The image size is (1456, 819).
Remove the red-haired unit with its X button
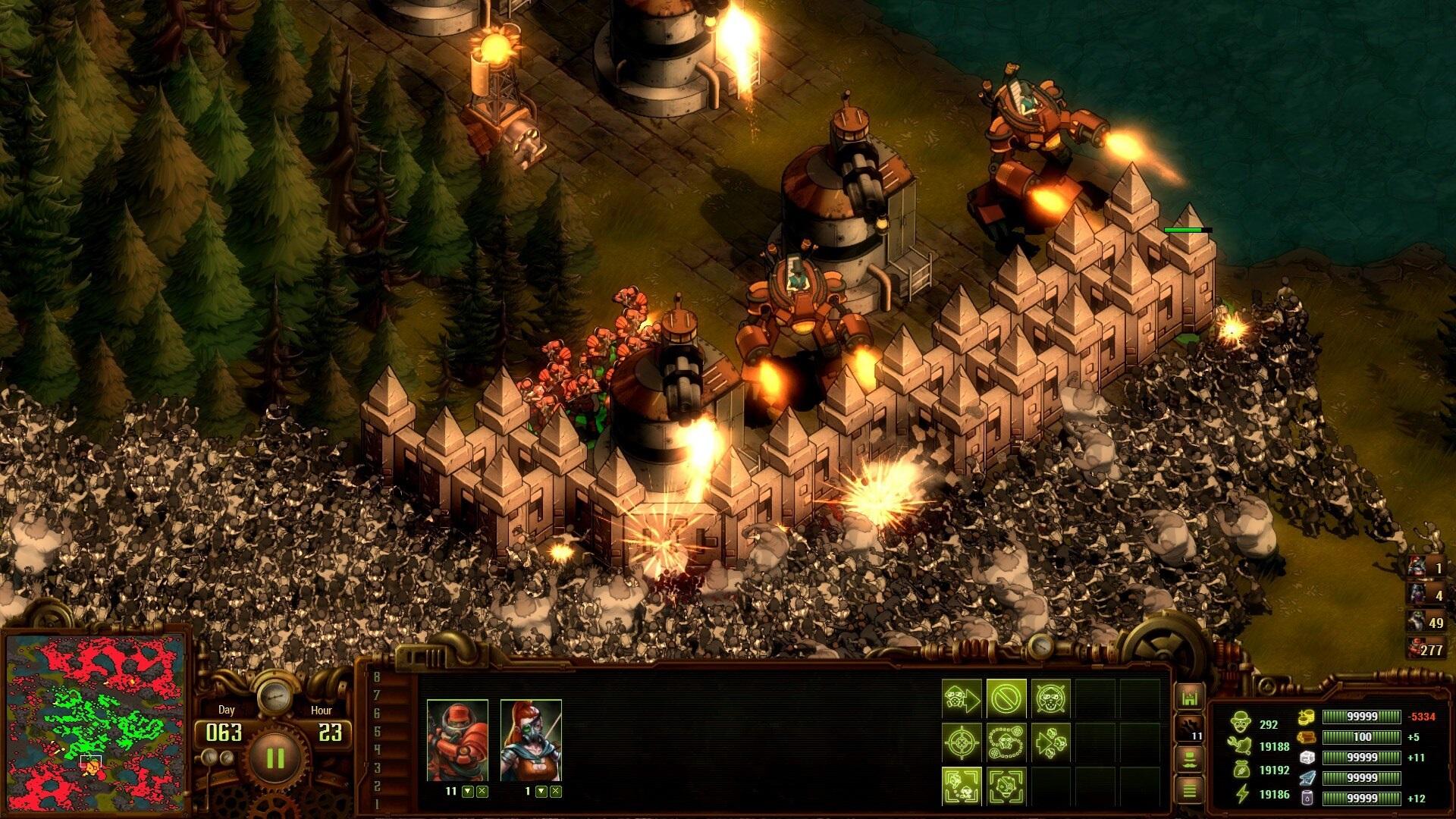click(x=556, y=792)
